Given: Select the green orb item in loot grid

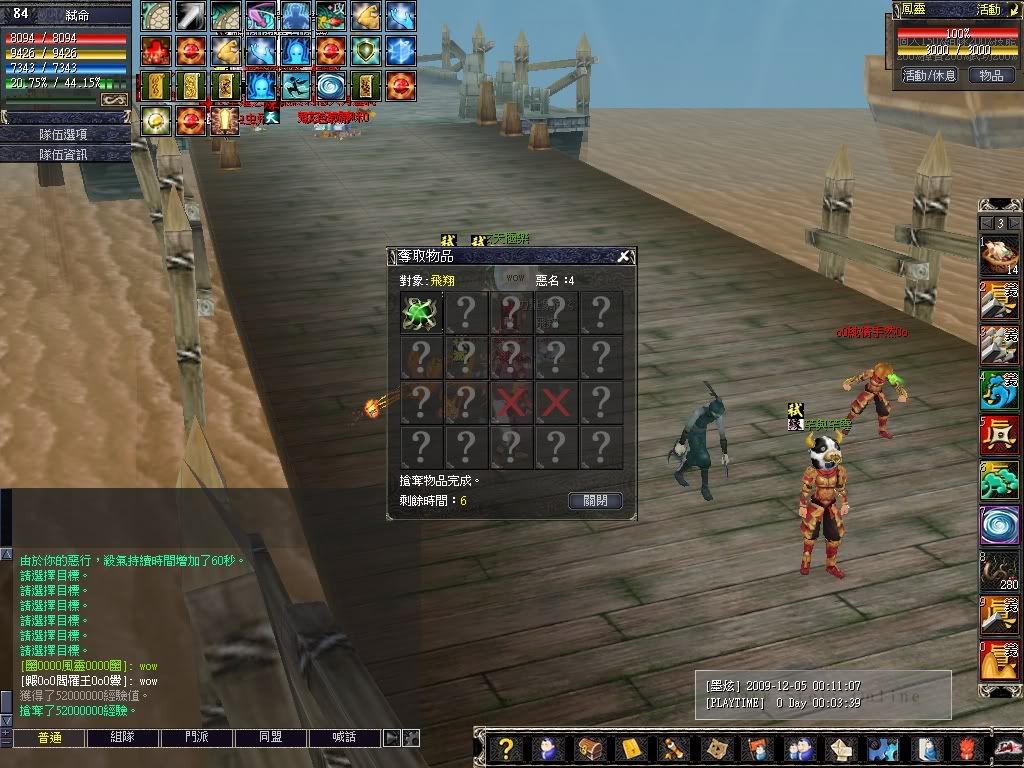Looking at the screenshot, I should (x=421, y=312).
